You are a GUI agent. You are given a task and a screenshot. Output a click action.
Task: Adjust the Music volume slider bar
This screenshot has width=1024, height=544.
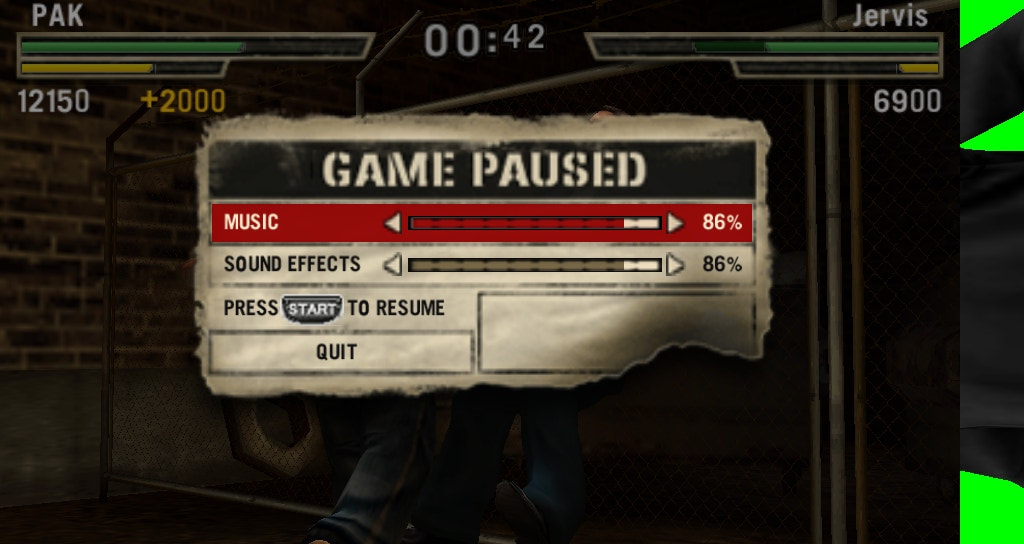click(x=534, y=222)
